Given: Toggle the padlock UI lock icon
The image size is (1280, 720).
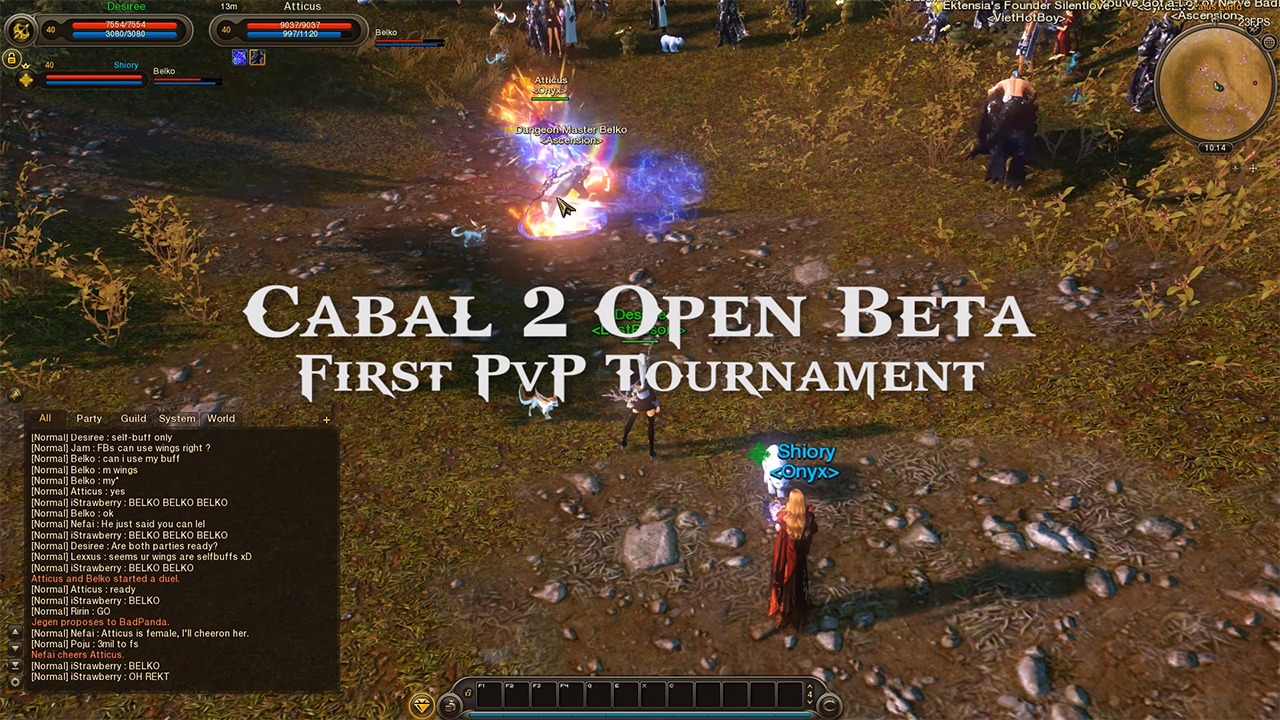Looking at the screenshot, I should point(11,57).
